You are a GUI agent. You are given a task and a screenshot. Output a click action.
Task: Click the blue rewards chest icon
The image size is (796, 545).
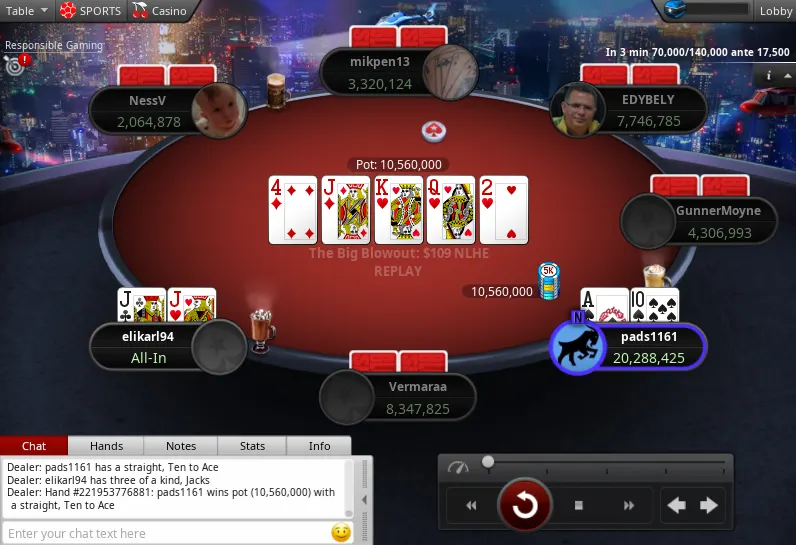tap(677, 10)
